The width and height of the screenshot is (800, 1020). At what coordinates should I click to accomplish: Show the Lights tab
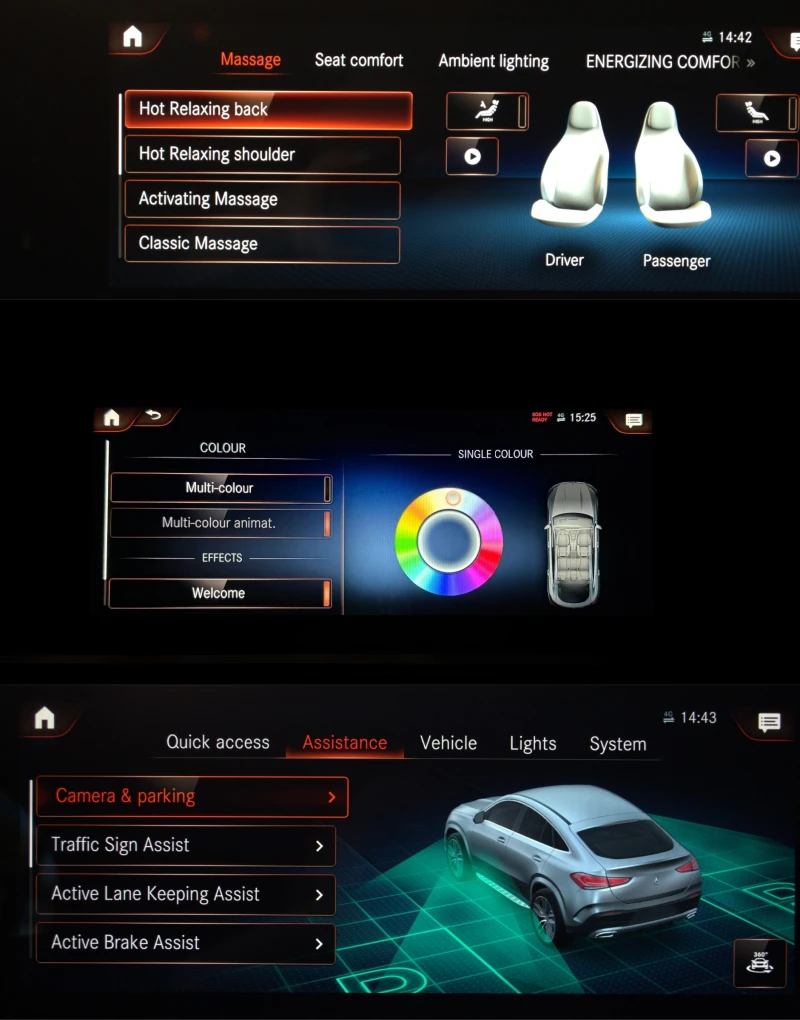point(532,743)
